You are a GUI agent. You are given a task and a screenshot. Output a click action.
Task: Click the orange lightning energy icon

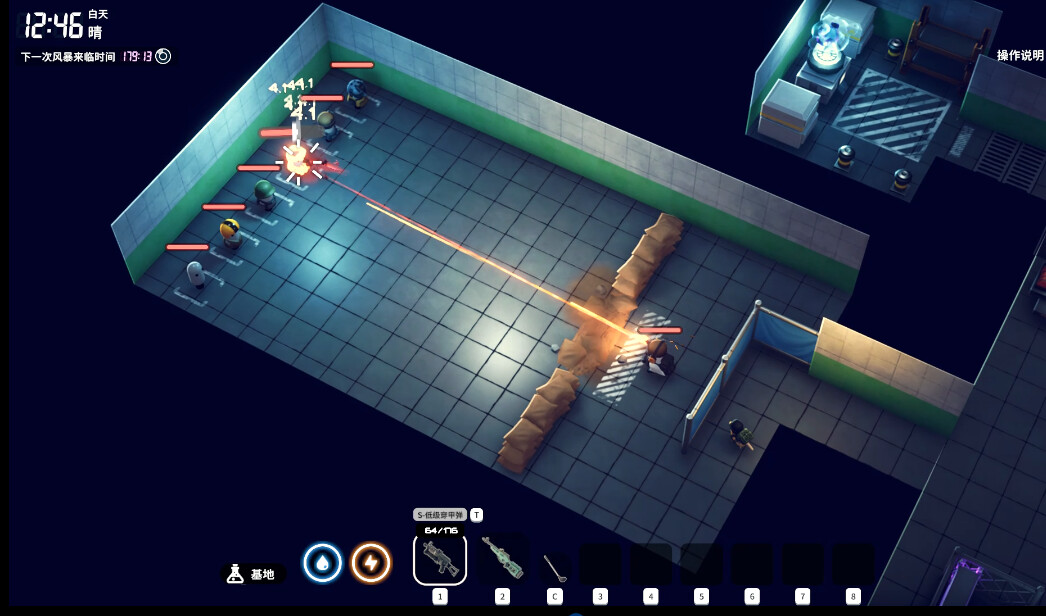click(371, 563)
